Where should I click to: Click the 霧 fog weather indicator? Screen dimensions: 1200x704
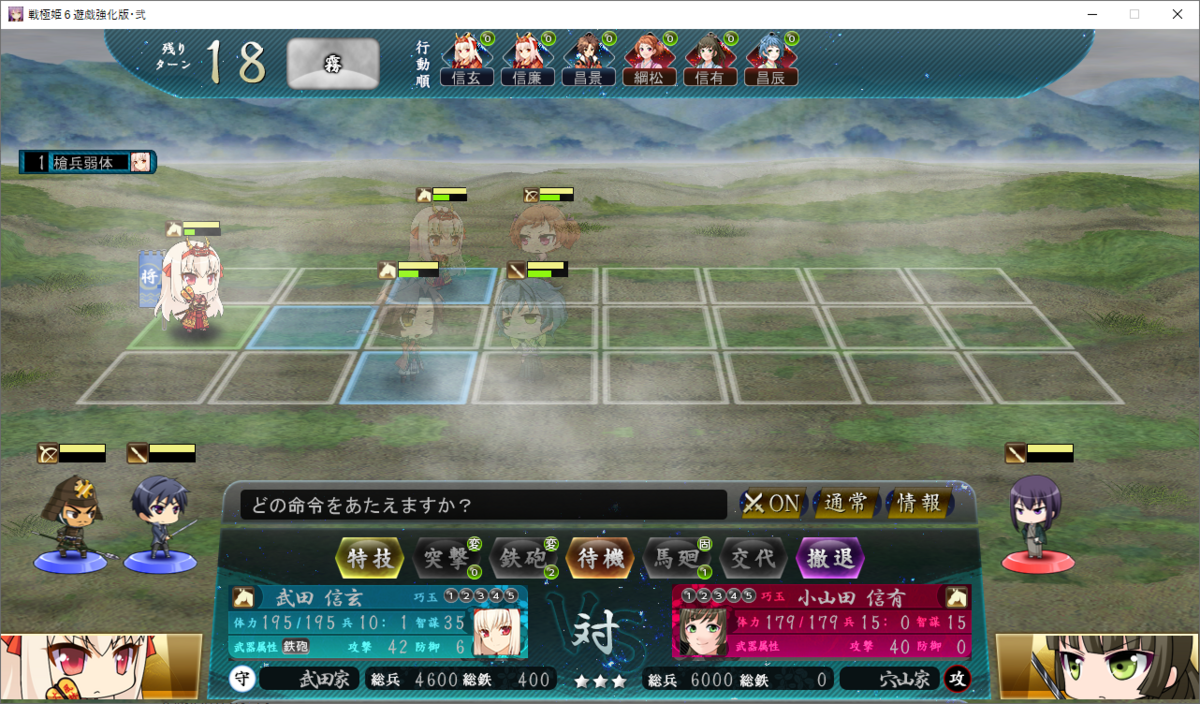click(x=333, y=64)
